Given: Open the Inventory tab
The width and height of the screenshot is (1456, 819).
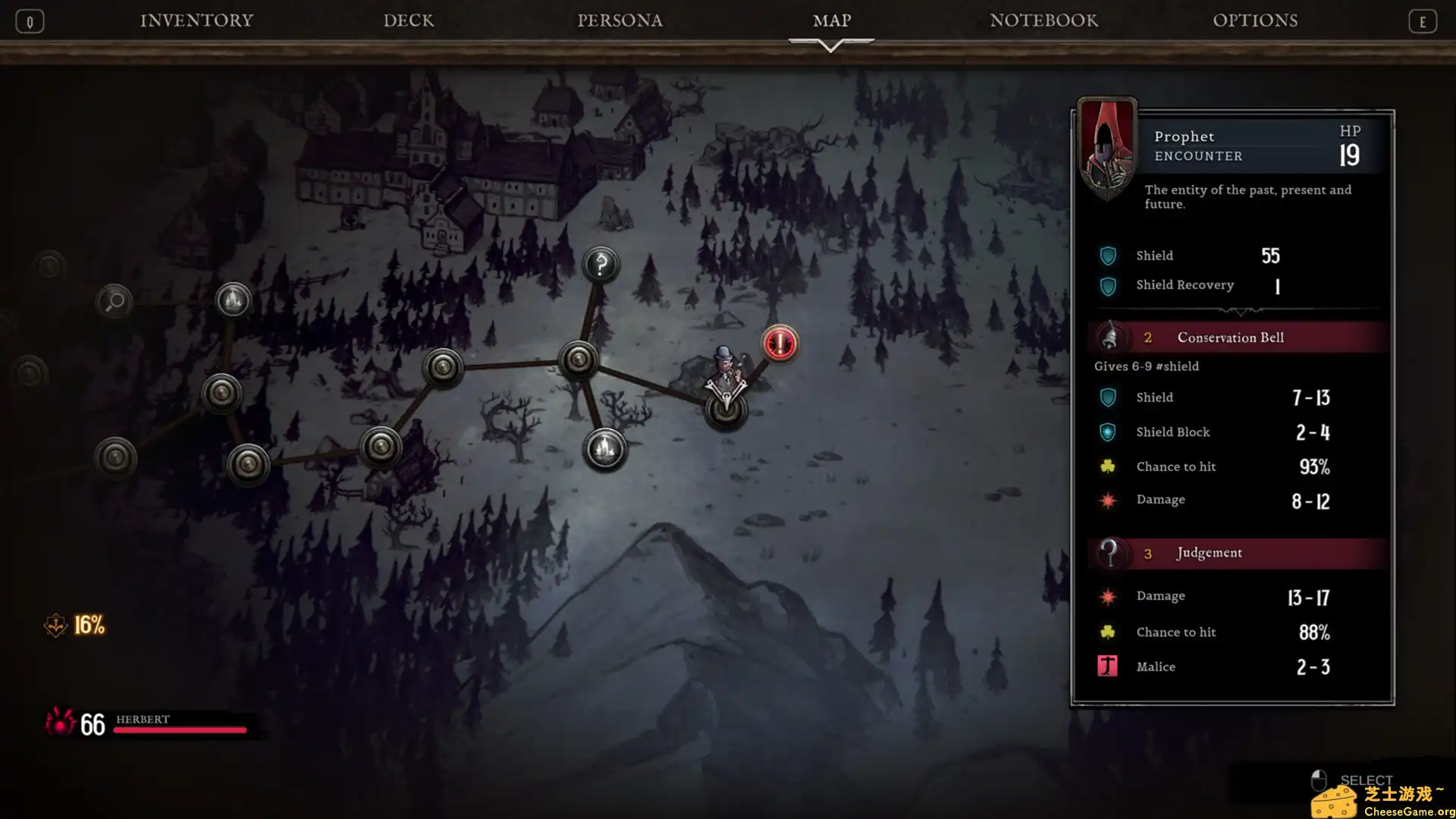Looking at the screenshot, I should pos(196,20).
